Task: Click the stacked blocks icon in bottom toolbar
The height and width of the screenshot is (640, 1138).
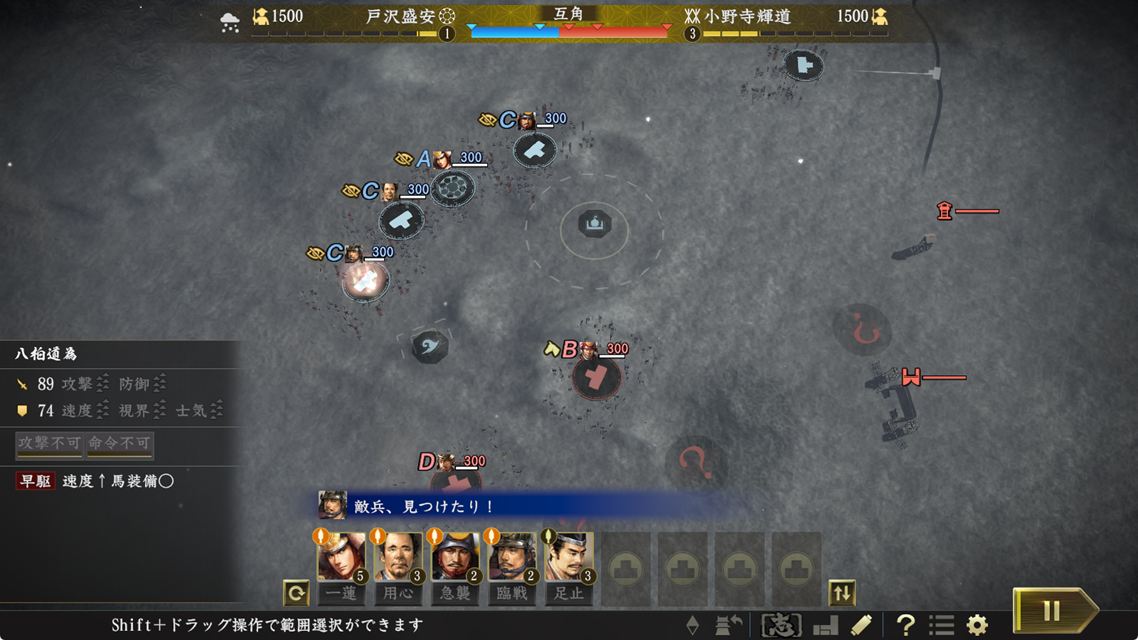Action: (x=825, y=626)
